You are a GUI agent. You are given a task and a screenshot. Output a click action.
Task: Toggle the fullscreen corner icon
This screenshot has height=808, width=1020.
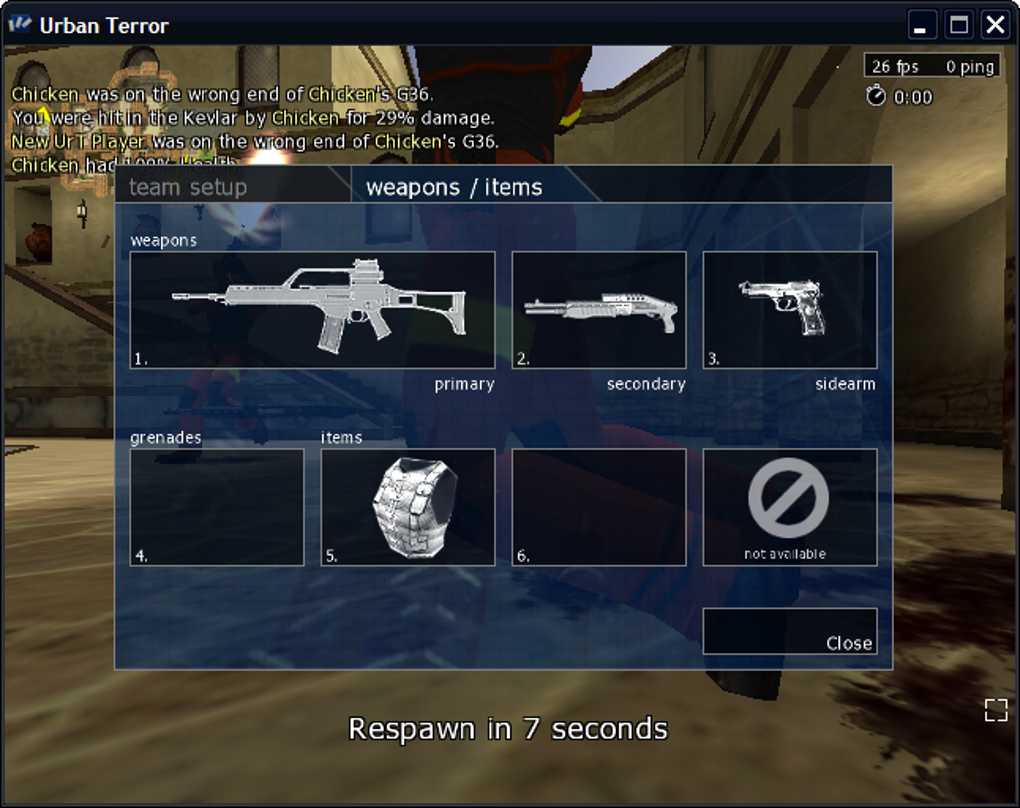click(x=995, y=710)
